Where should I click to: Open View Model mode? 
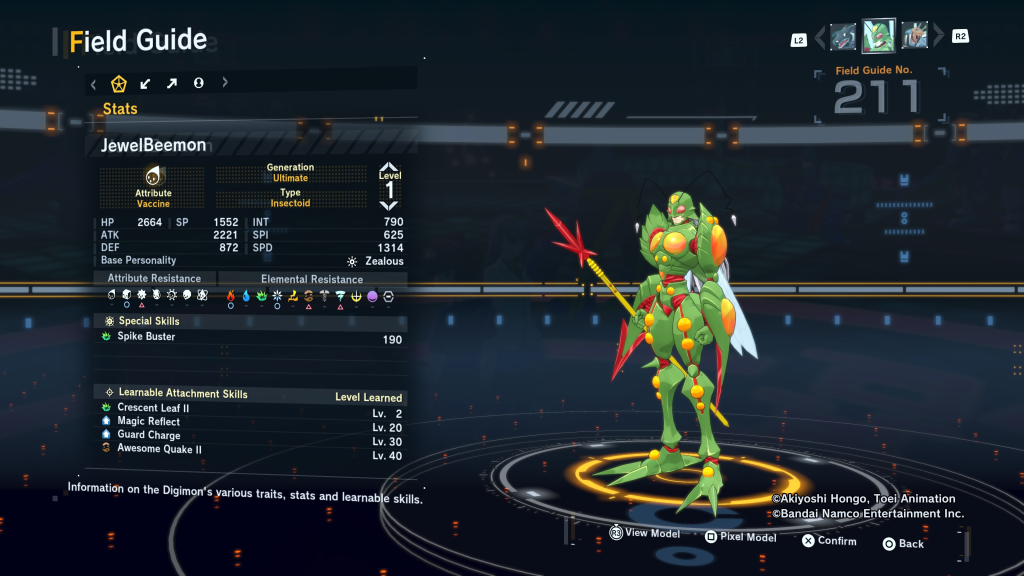tap(644, 534)
